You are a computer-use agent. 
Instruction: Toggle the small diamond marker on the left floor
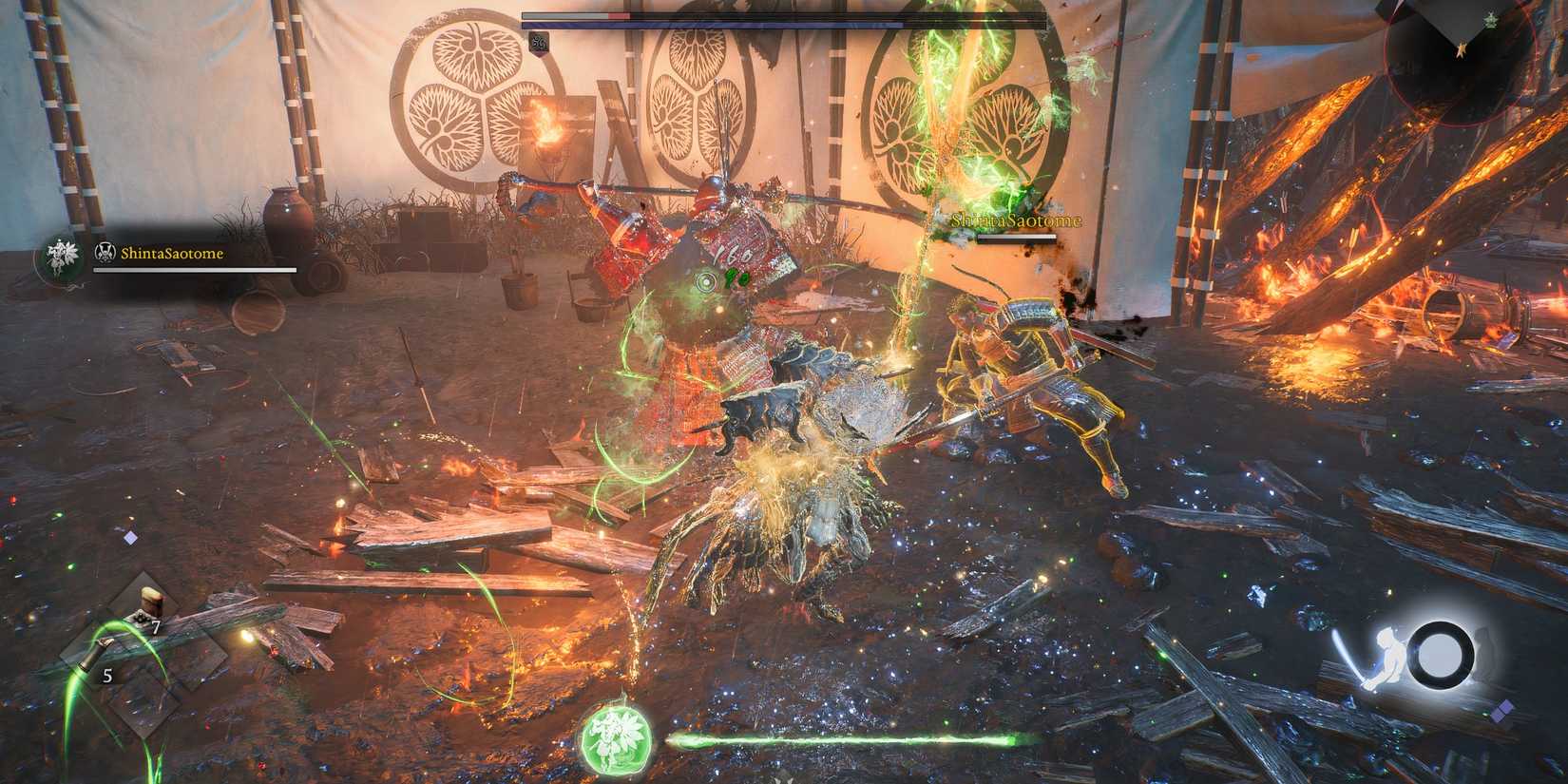click(x=129, y=538)
